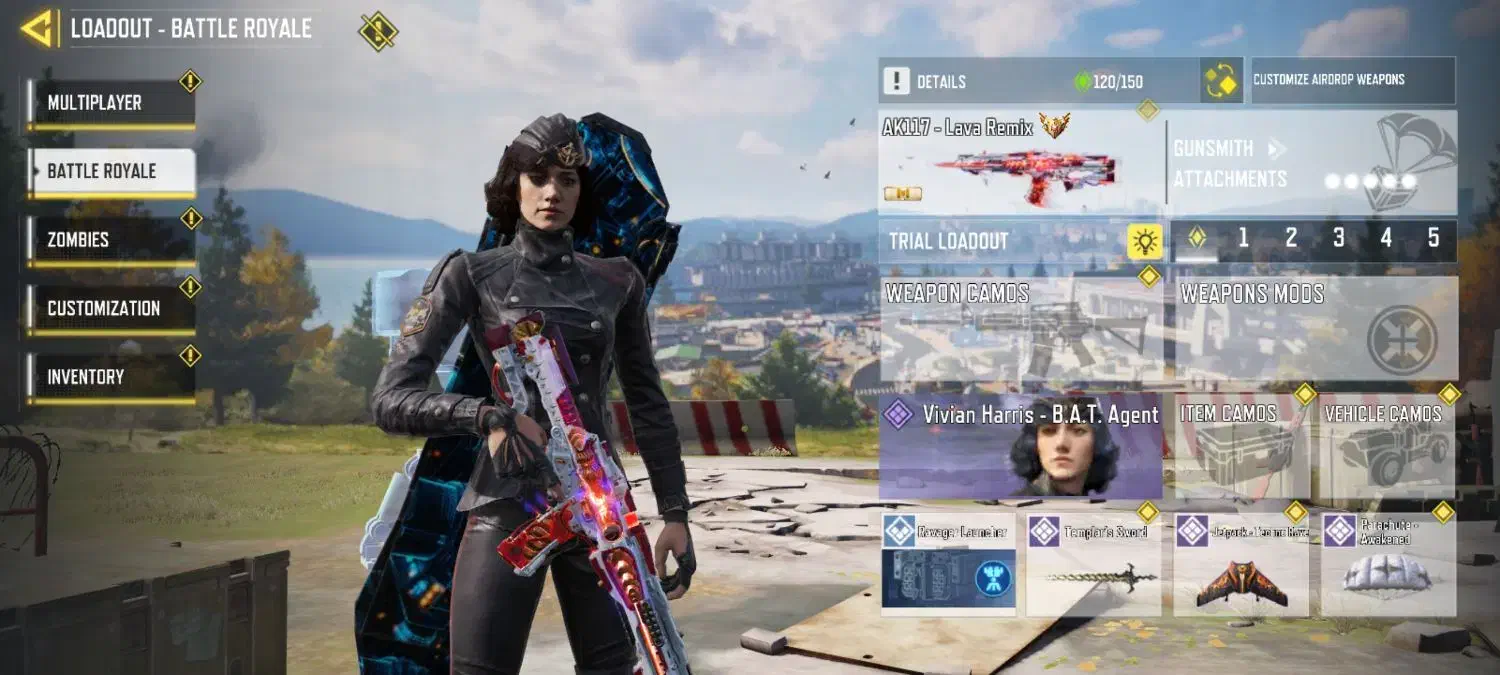Go back with the yellow arrow button
The image size is (1500, 675).
coord(38,29)
